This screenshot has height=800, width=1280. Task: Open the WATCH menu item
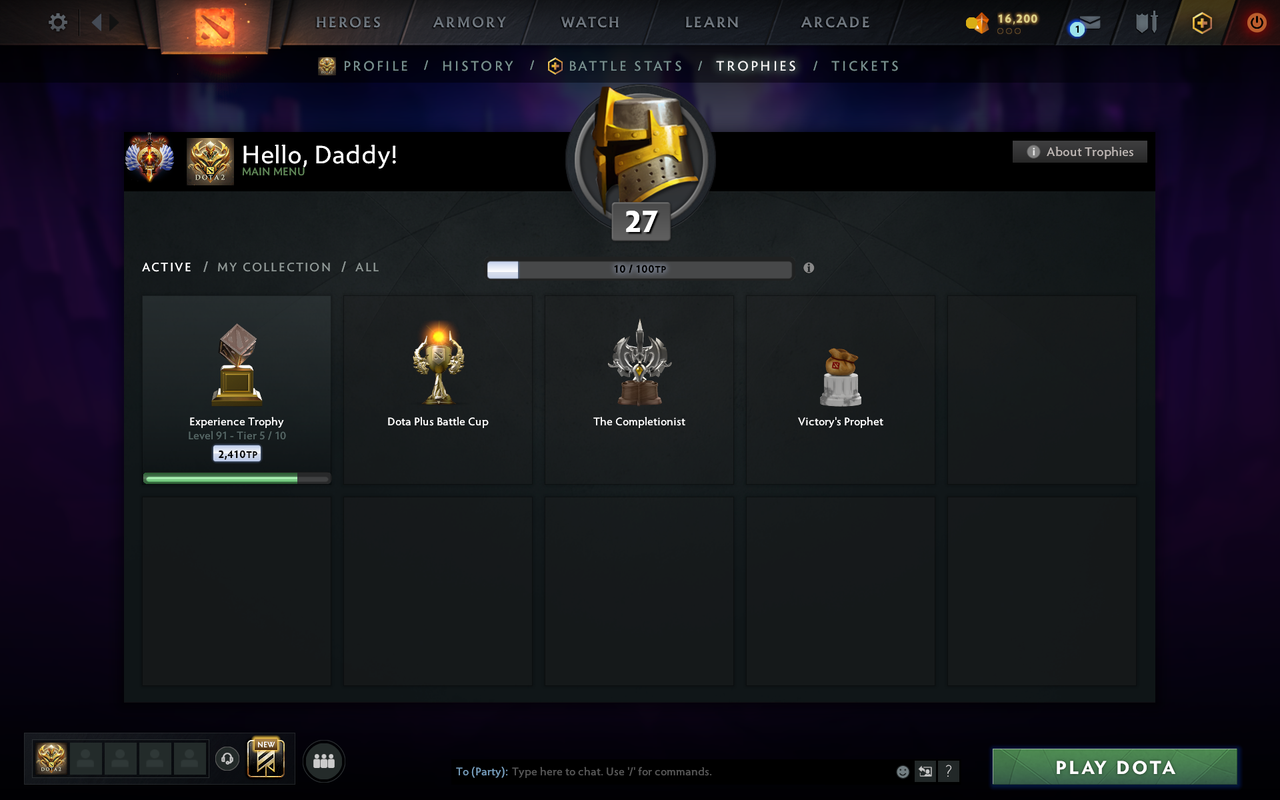point(590,22)
